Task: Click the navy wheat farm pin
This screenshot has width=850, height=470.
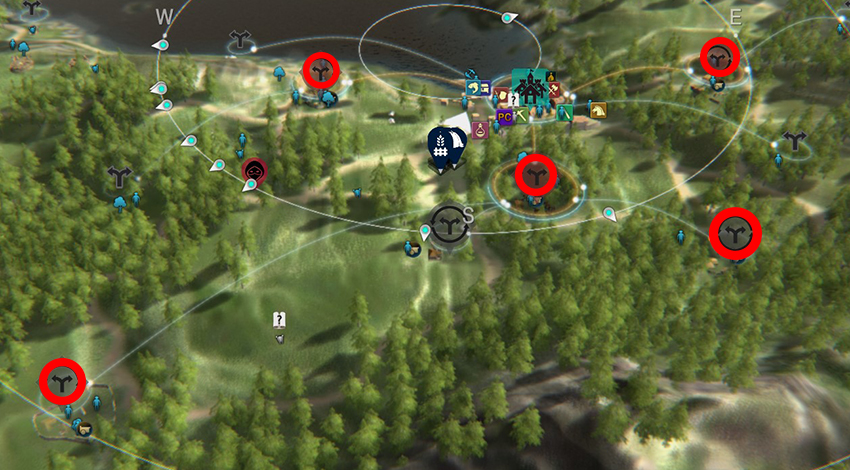Action: pyautogui.click(x=440, y=146)
